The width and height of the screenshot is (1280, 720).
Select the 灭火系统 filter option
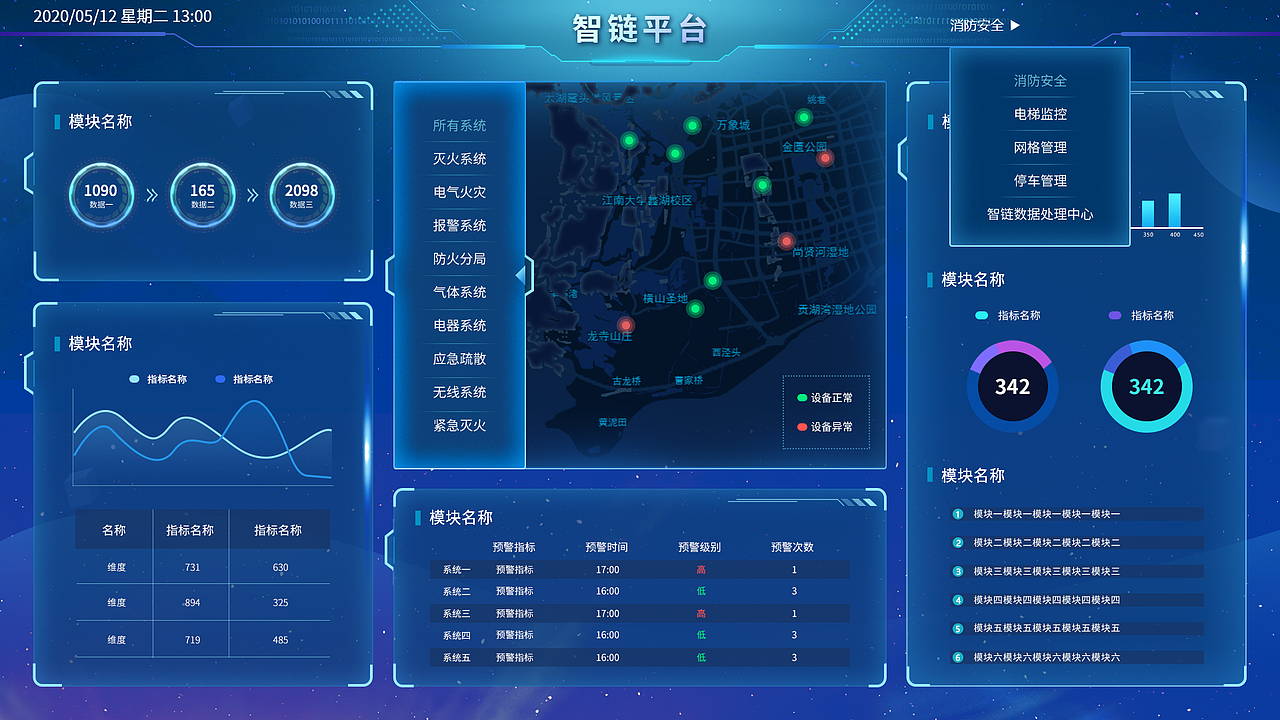click(458, 159)
